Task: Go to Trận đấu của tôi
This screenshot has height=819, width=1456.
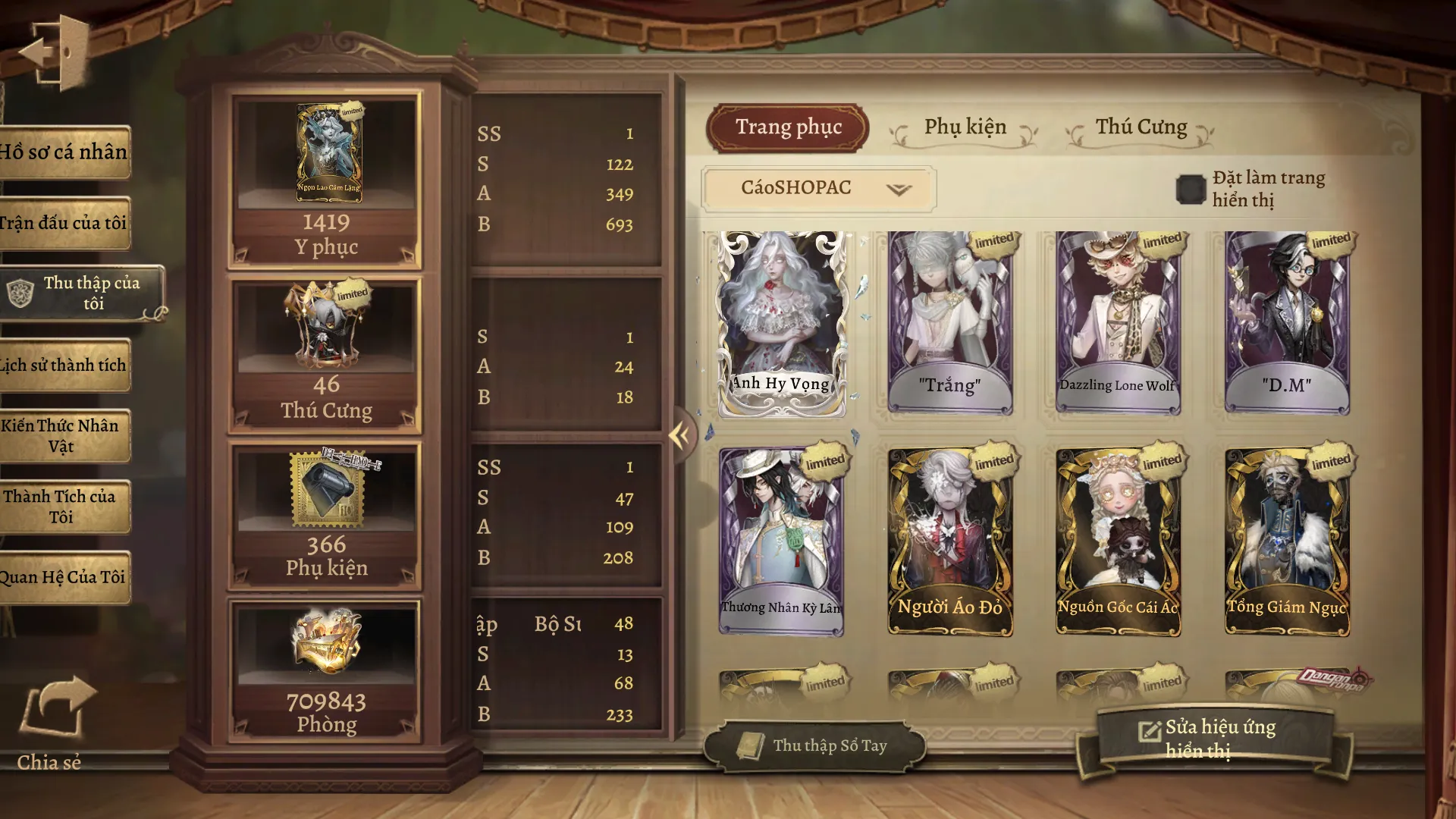Action: (x=64, y=223)
